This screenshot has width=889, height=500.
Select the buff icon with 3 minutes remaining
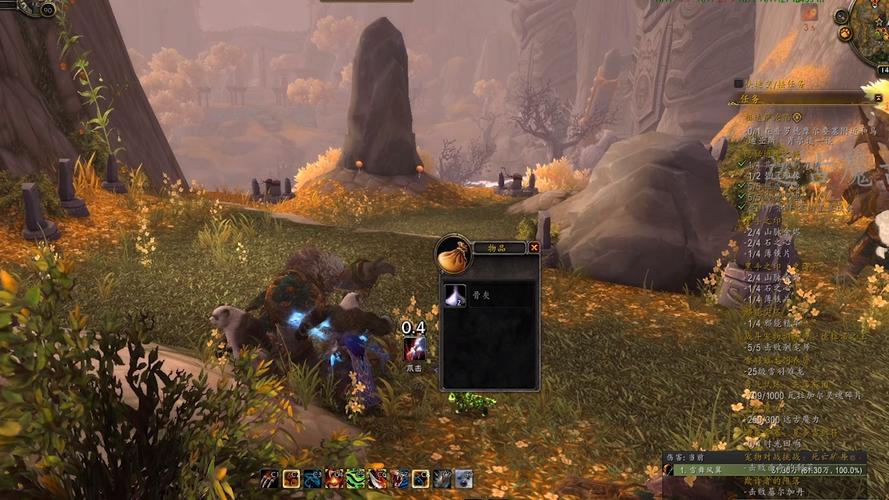pyautogui.click(x=809, y=14)
